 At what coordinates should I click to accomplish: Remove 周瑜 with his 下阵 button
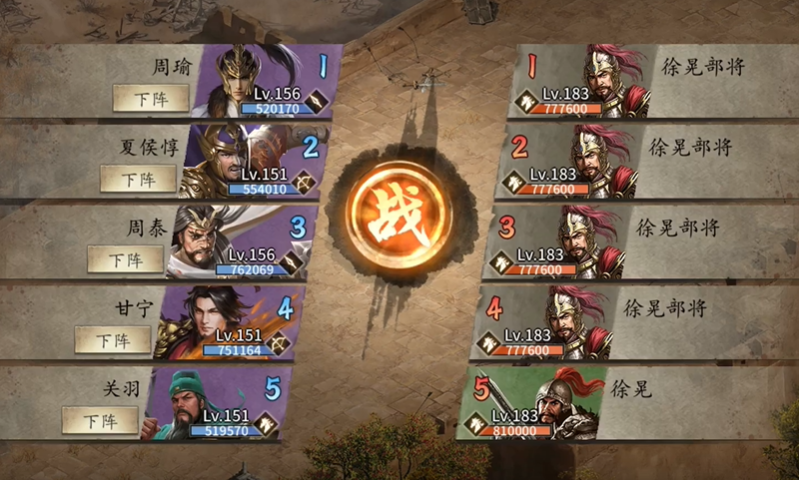coord(152,98)
